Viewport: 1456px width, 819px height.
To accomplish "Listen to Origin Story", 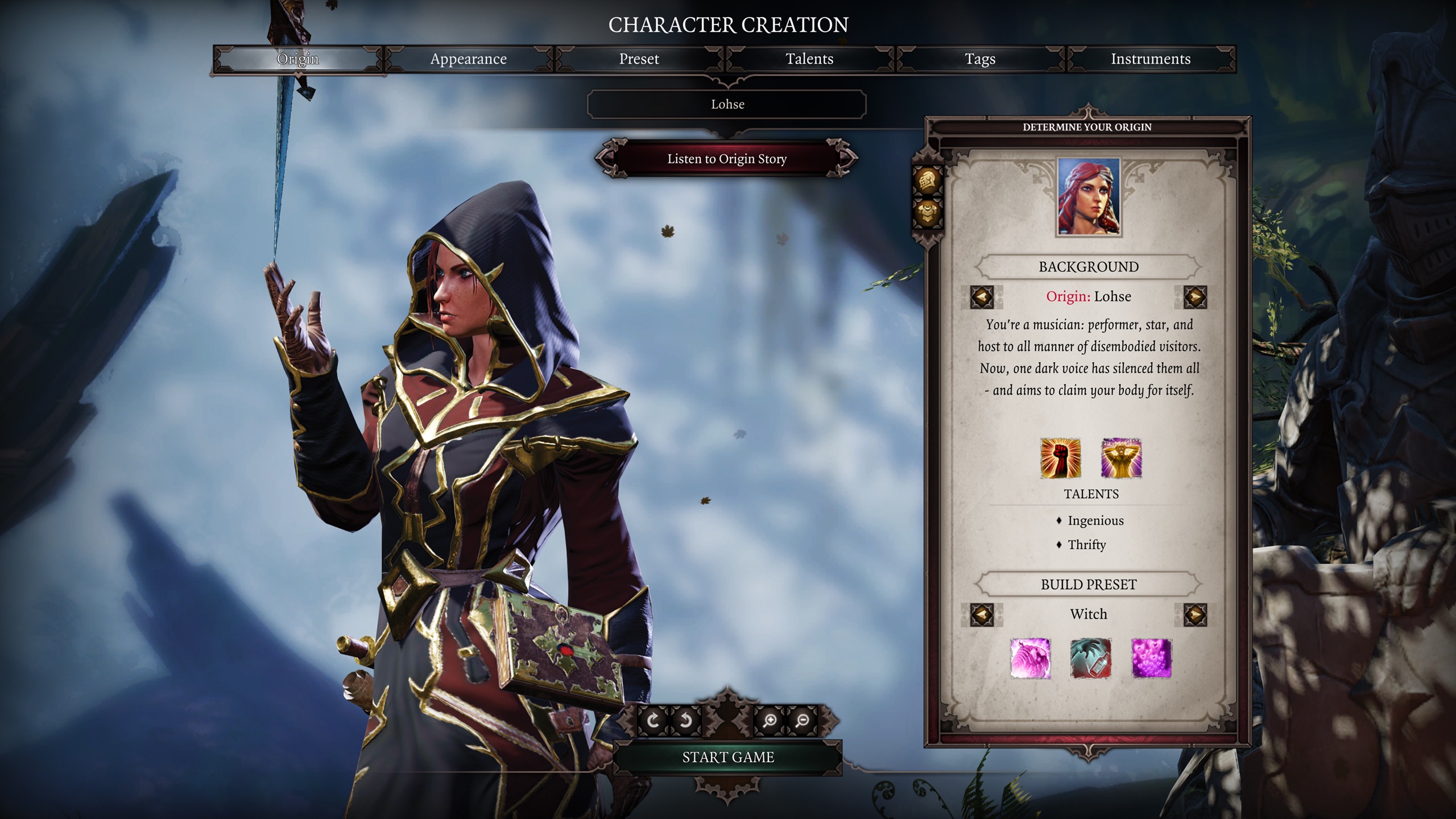I will (727, 159).
